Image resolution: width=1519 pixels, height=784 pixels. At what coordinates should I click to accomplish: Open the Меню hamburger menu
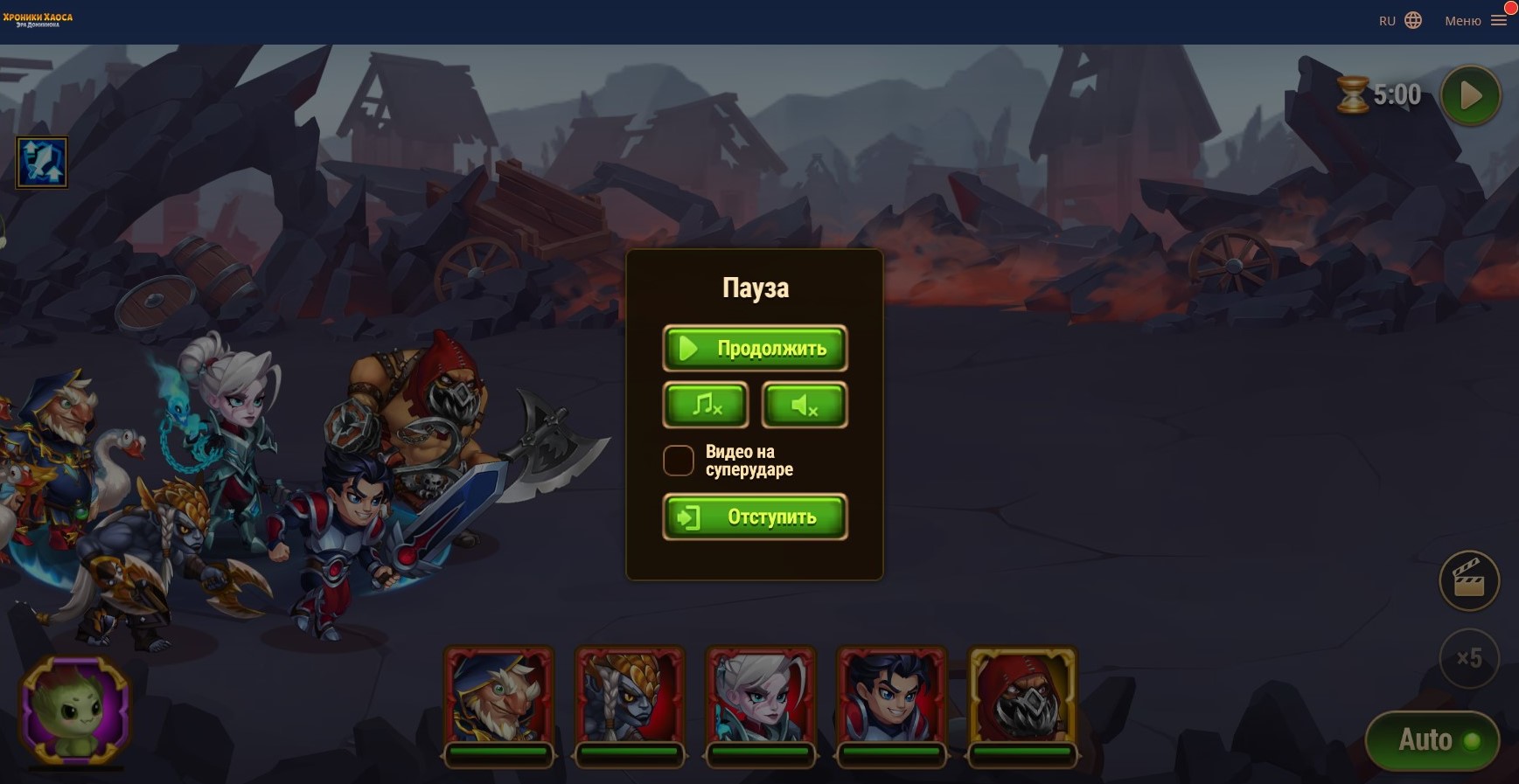click(x=1475, y=21)
